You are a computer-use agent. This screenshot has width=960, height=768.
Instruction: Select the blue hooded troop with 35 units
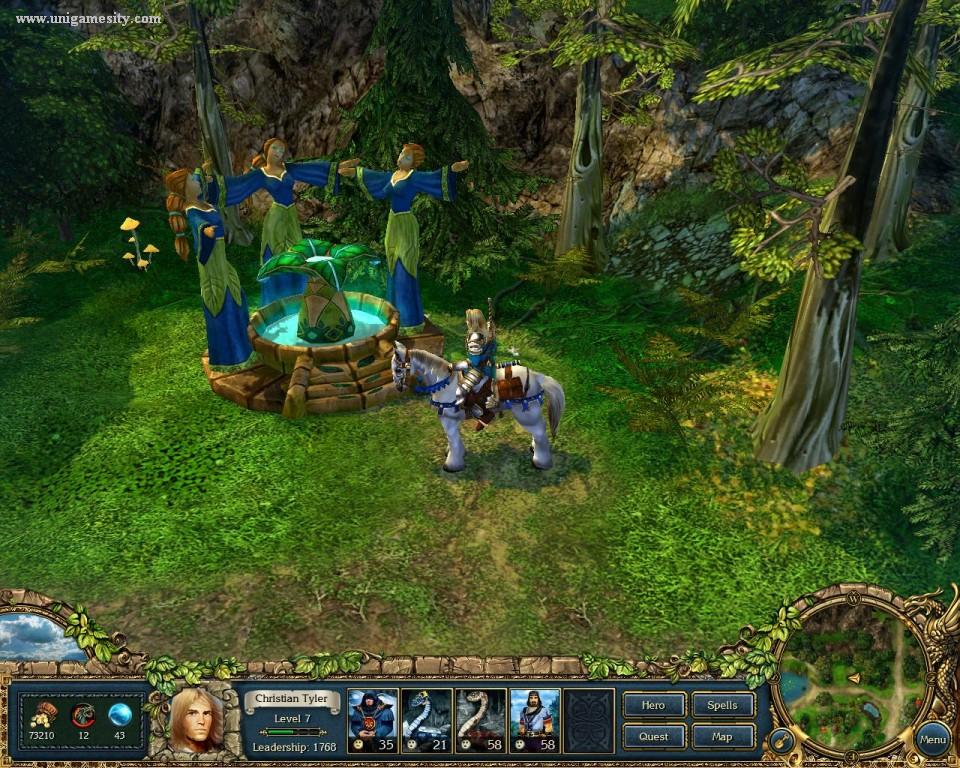(372, 720)
